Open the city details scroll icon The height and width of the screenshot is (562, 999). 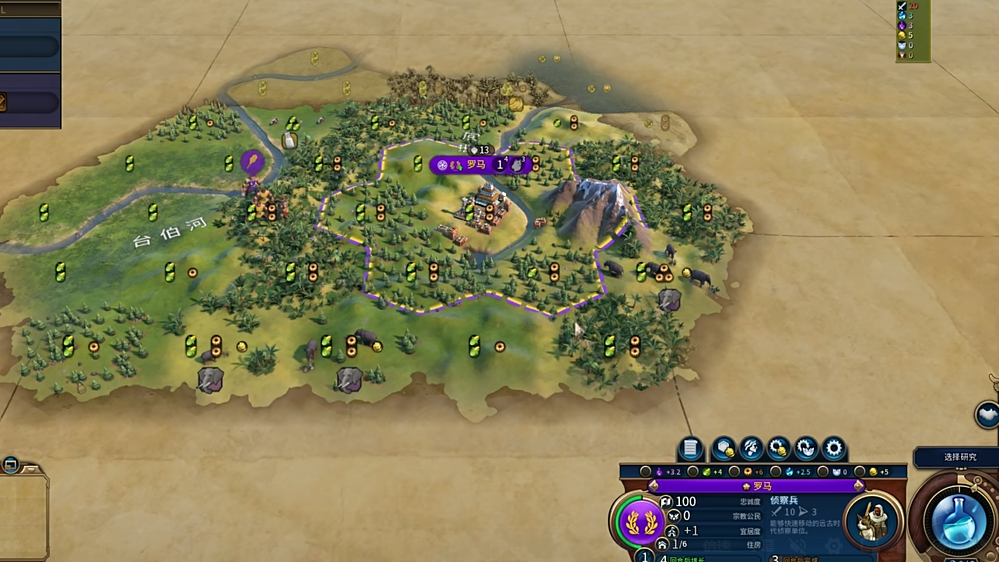(690, 449)
